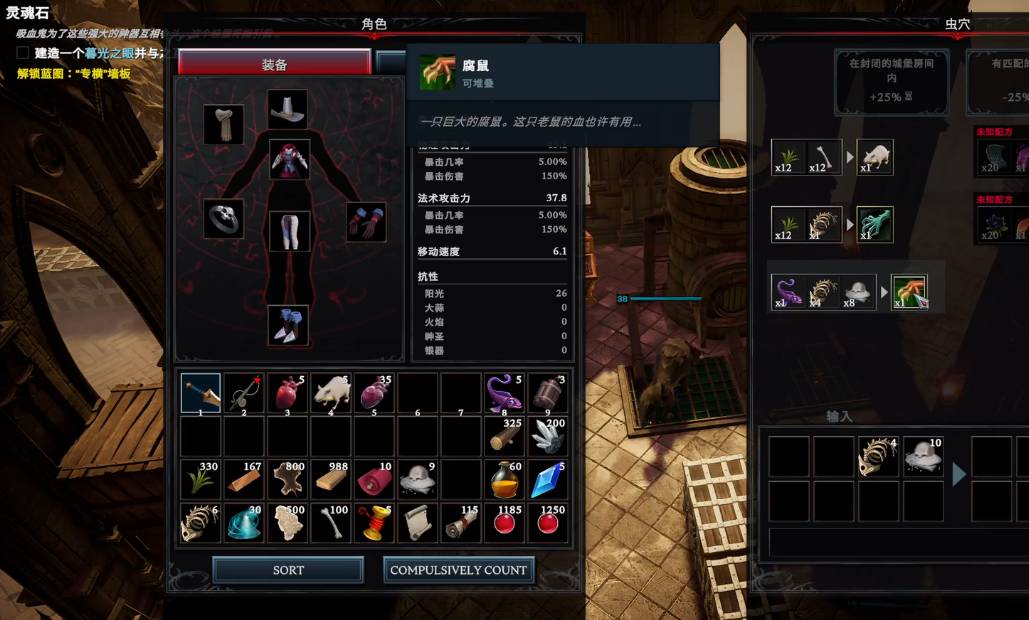Select the gloves equipment slot
This screenshot has width=1029, height=620.
pos(366,221)
